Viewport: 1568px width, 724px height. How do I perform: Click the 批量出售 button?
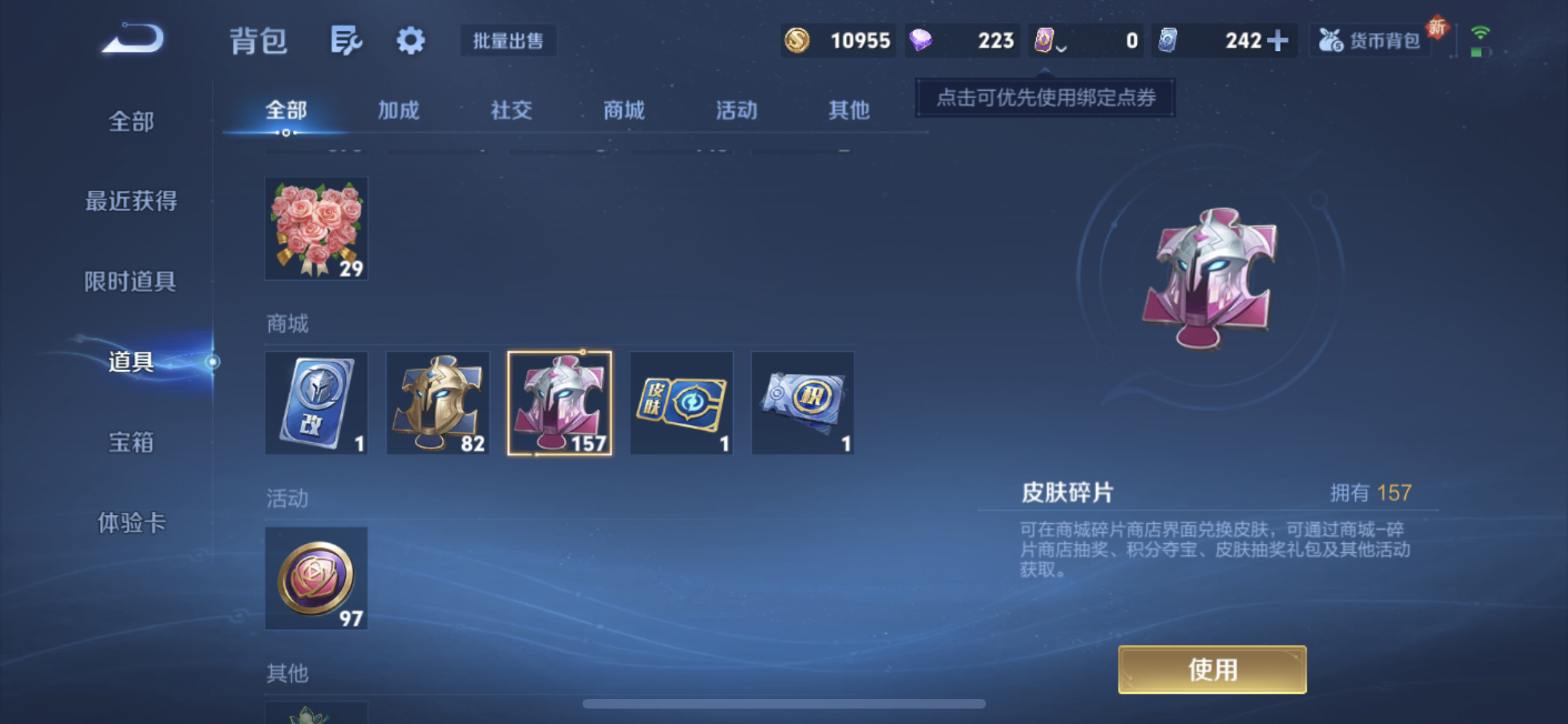(x=508, y=40)
